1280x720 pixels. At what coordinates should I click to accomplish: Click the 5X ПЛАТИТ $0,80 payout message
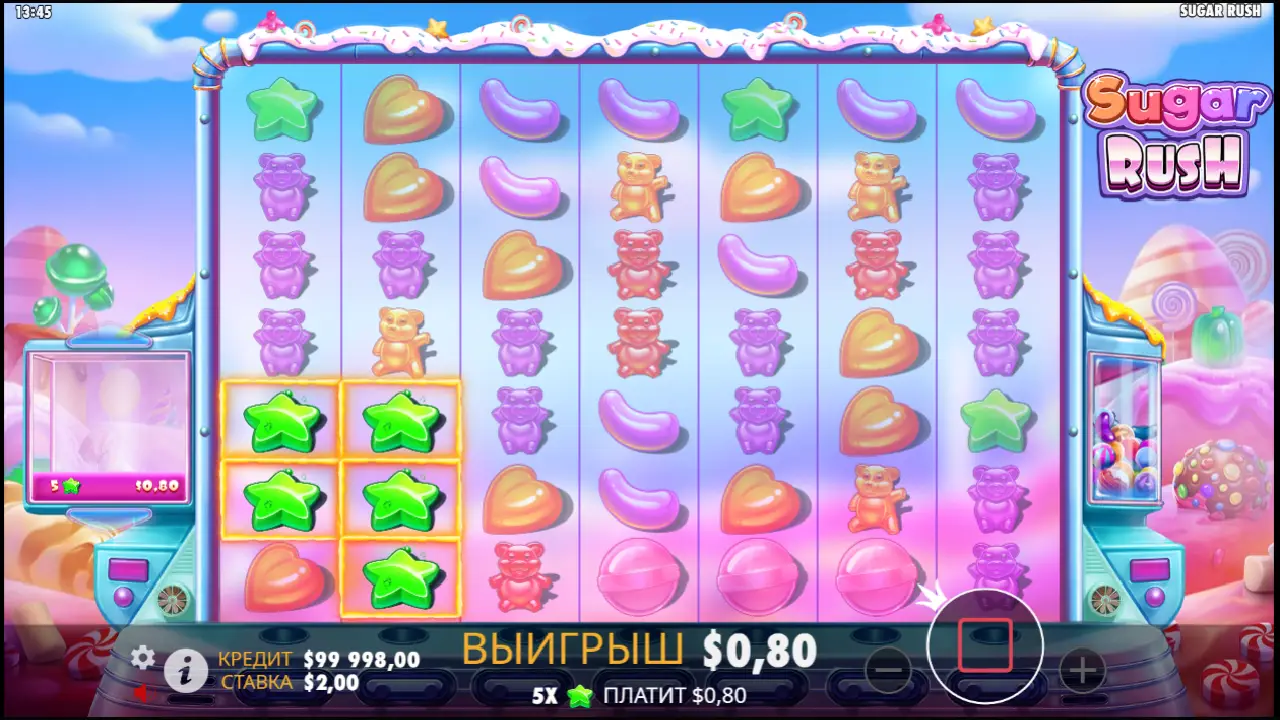pos(640,695)
